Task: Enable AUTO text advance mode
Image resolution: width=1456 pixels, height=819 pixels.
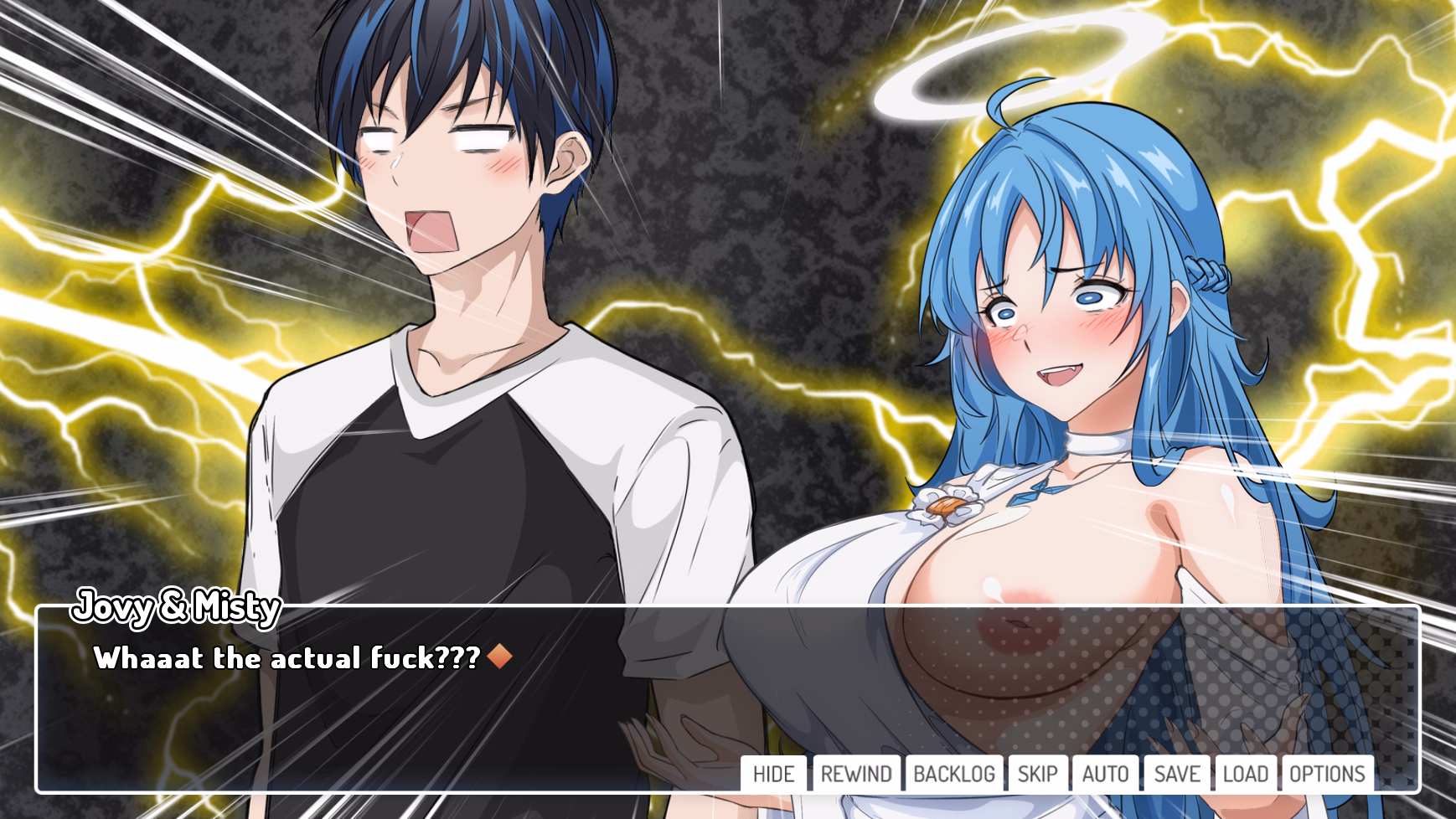Action: click(1105, 774)
